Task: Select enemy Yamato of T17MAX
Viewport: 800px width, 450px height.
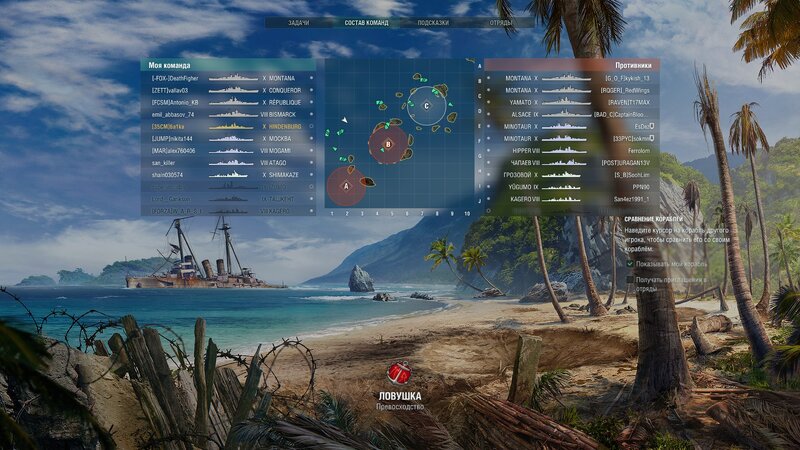Action: (x=572, y=102)
